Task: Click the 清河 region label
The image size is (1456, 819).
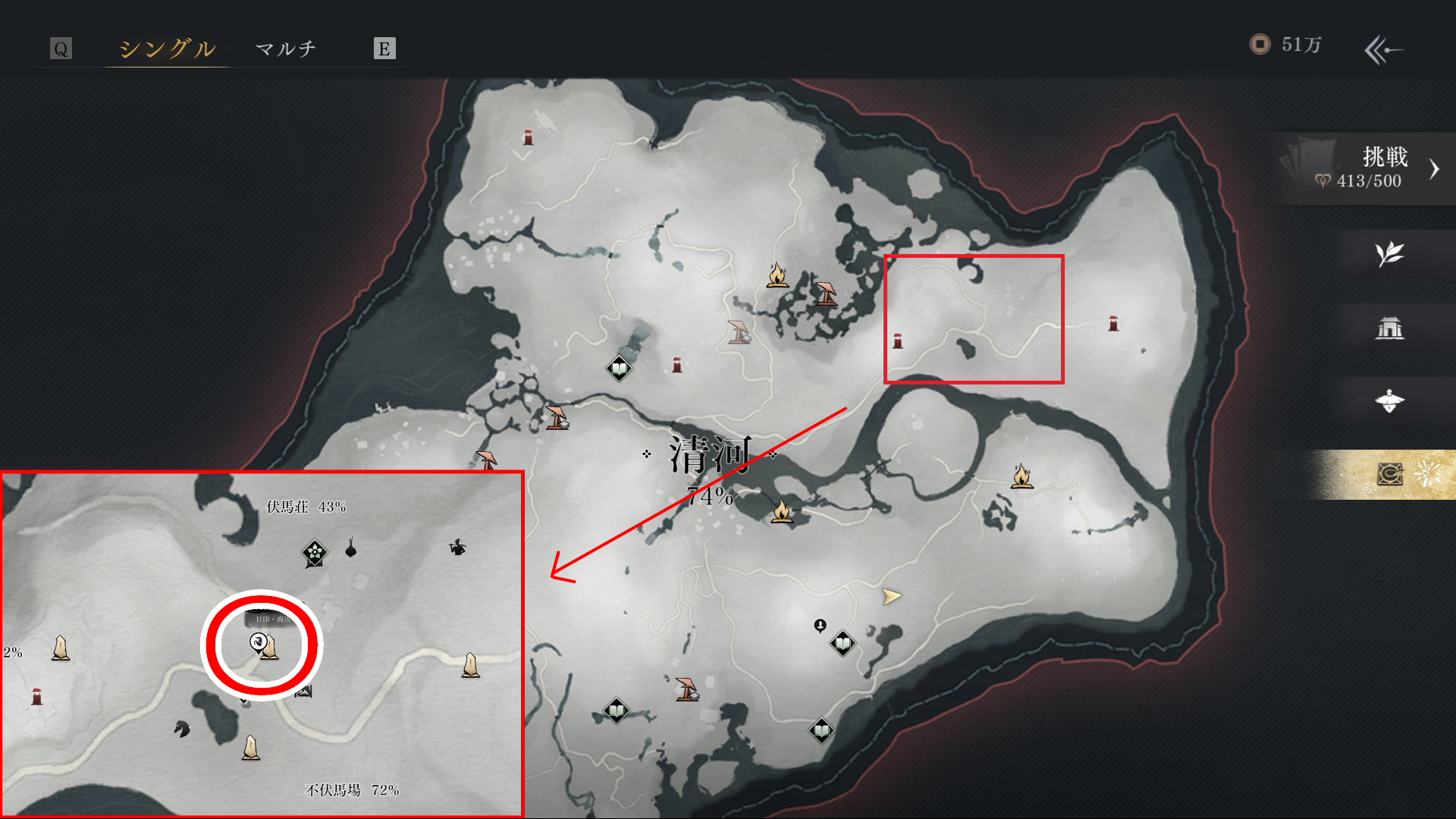Action: [710, 455]
